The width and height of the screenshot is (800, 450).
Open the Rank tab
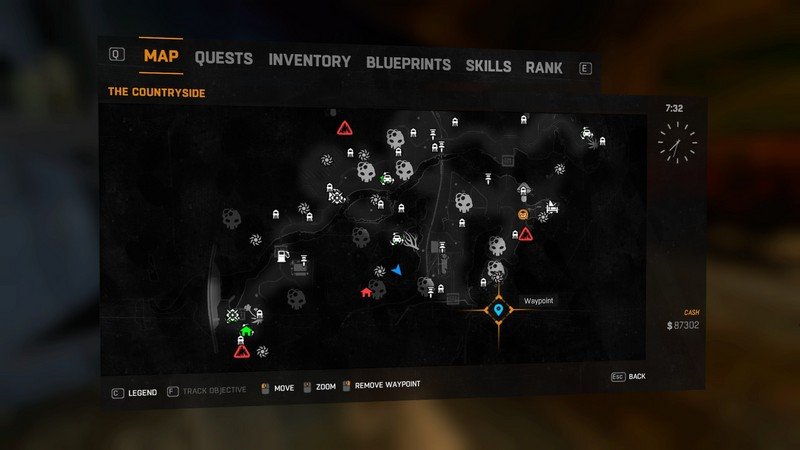[x=543, y=68]
